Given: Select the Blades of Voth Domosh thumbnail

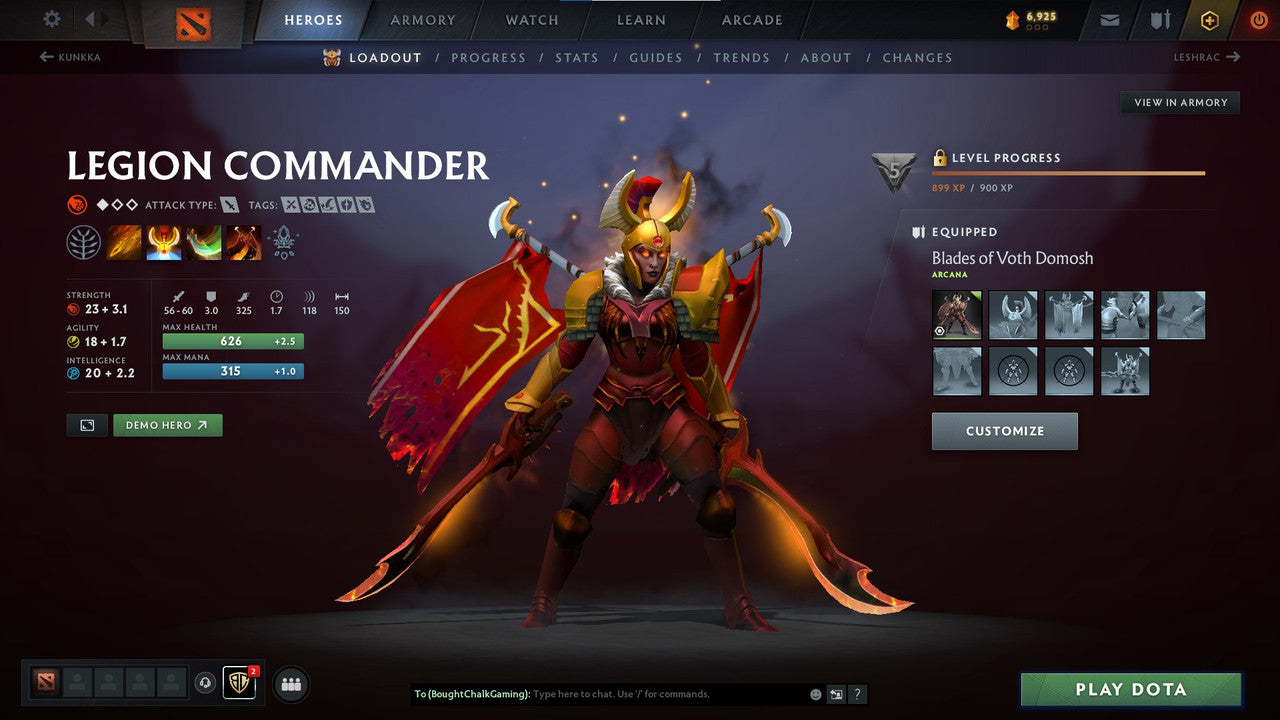Looking at the screenshot, I should click(x=956, y=315).
